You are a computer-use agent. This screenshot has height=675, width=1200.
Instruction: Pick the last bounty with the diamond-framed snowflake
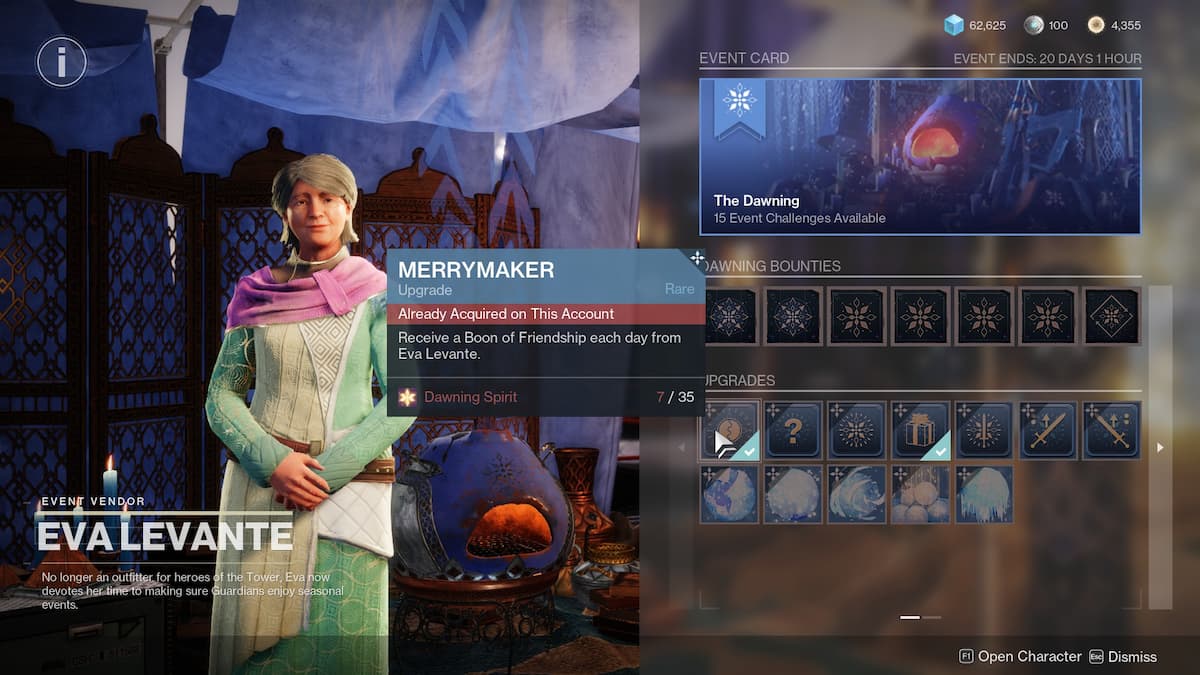(x=1111, y=316)
